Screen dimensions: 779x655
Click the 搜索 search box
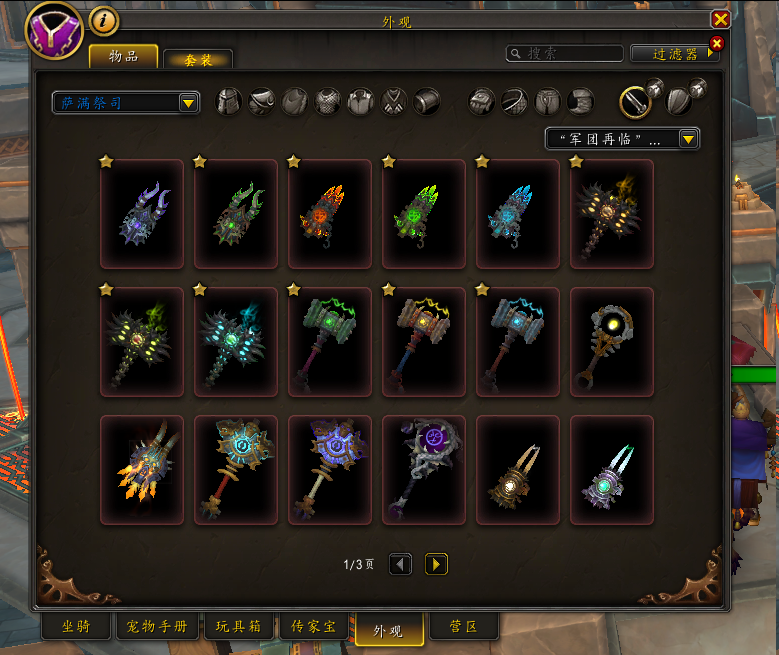click(x=565, y=53)
